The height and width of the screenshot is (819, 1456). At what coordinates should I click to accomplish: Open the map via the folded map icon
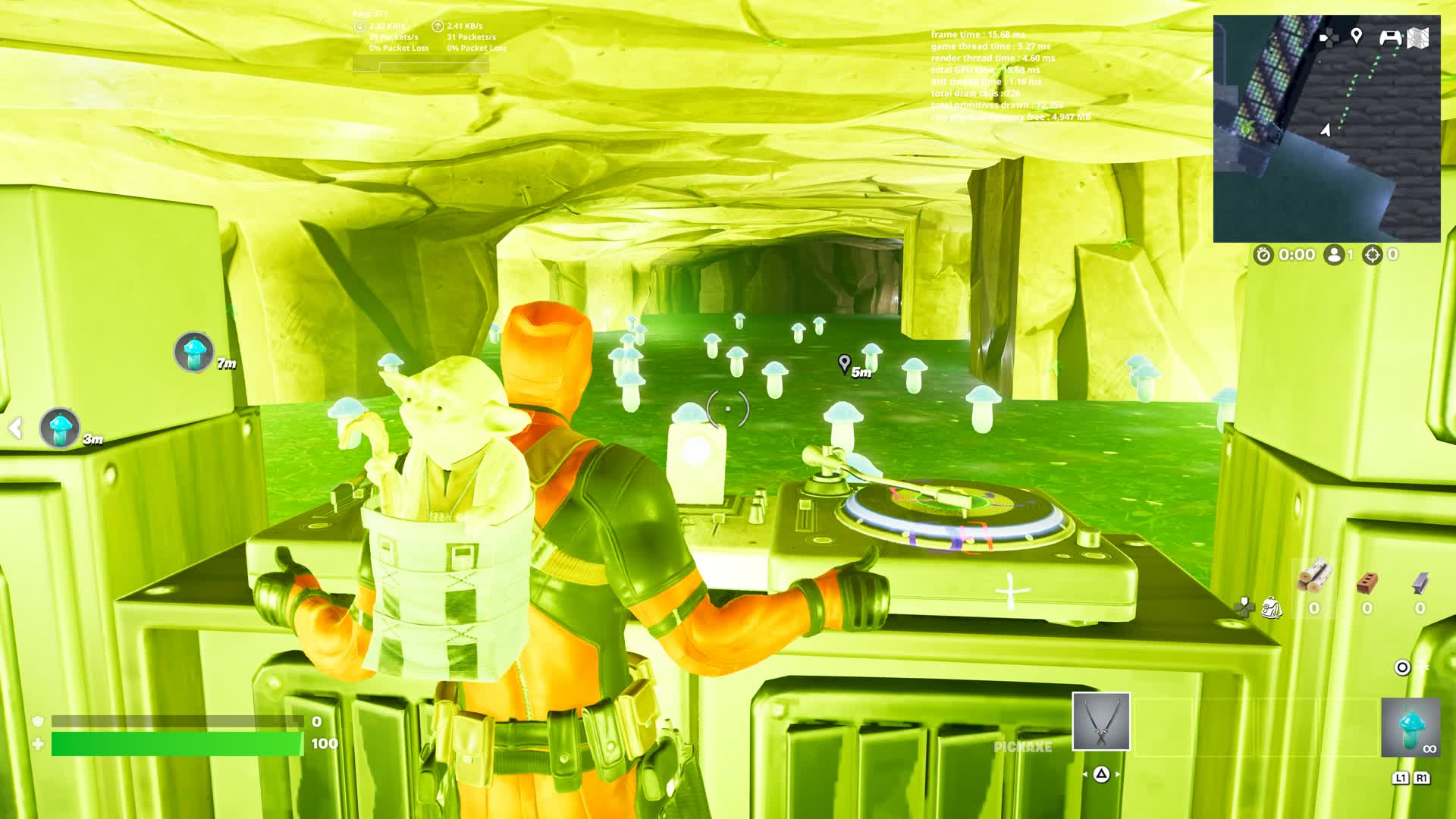coord(1418,36)
